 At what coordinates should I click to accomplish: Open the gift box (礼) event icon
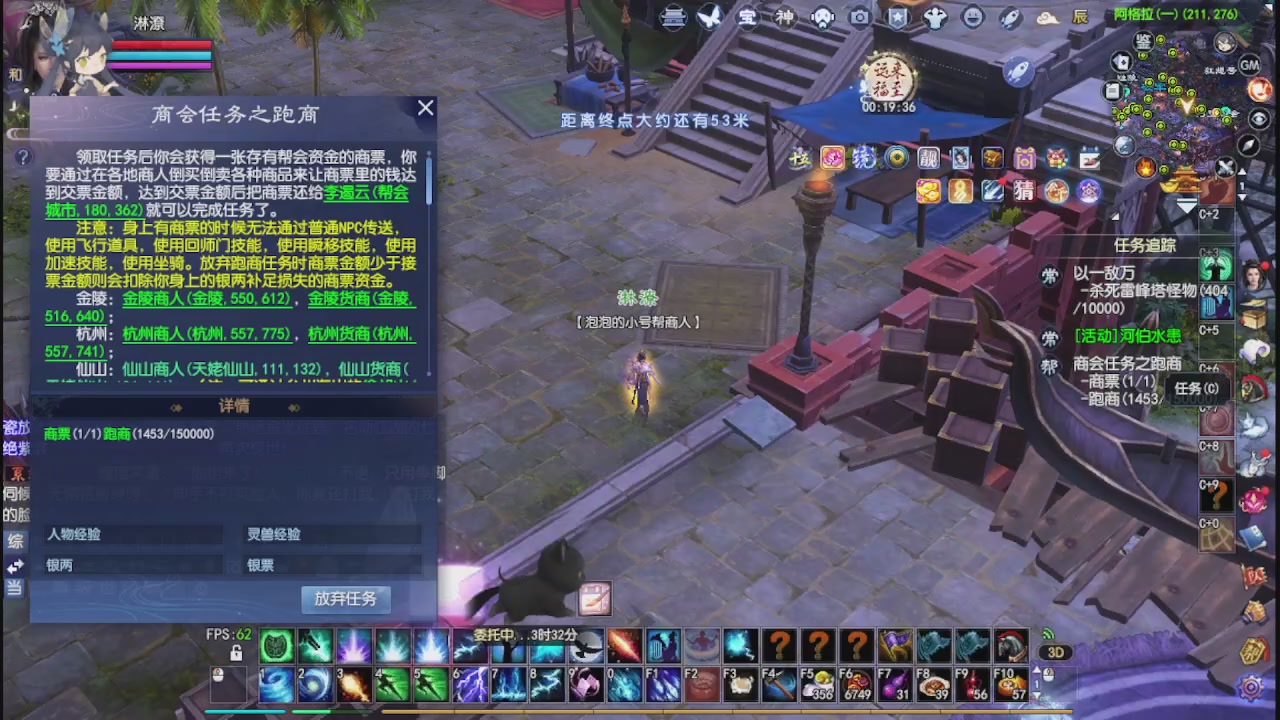[x=1025, y=159]
